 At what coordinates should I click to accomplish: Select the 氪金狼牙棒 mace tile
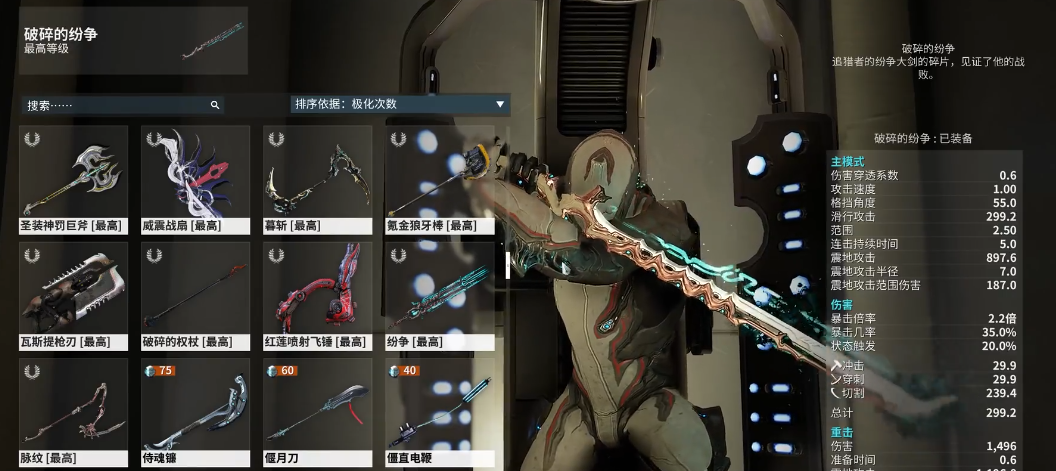[438, 178]
